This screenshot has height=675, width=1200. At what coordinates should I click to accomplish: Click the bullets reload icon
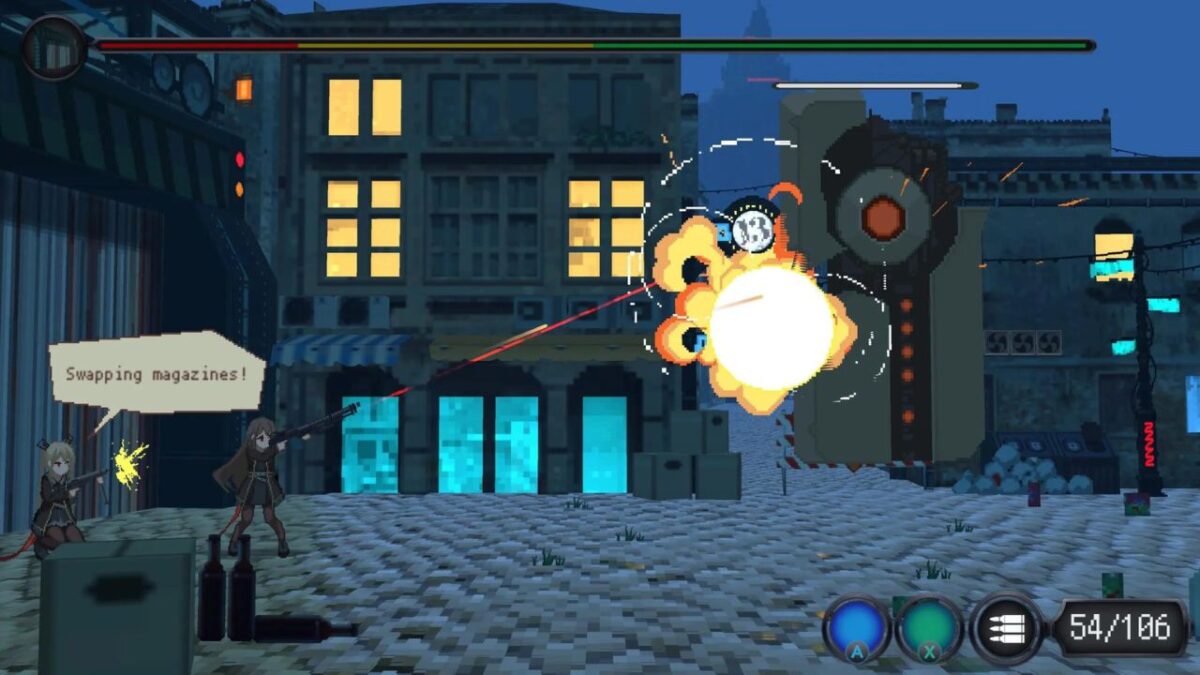coord(1006,628)
